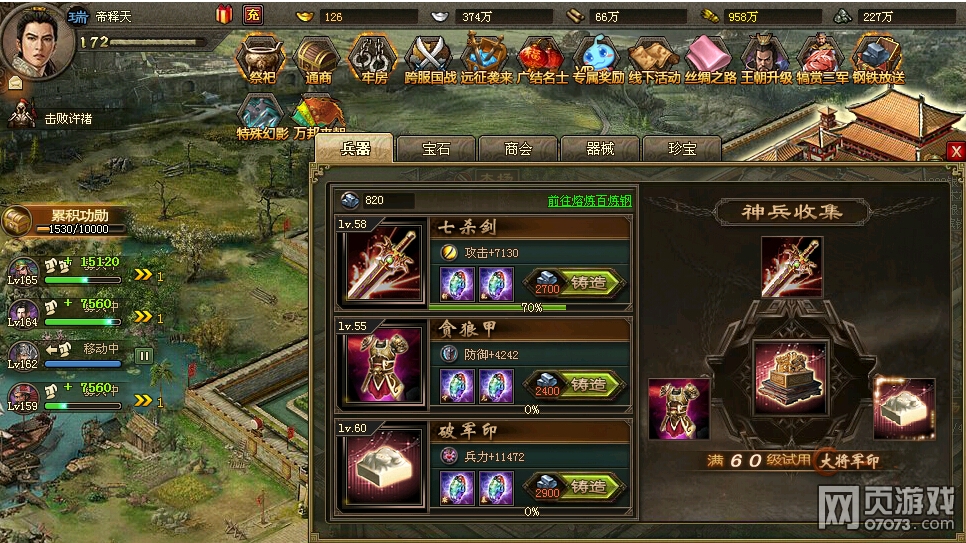The width and height of the screenshot is (966, 543).
Task: Pause the moving Lv162 general
Action: (144, 355)
